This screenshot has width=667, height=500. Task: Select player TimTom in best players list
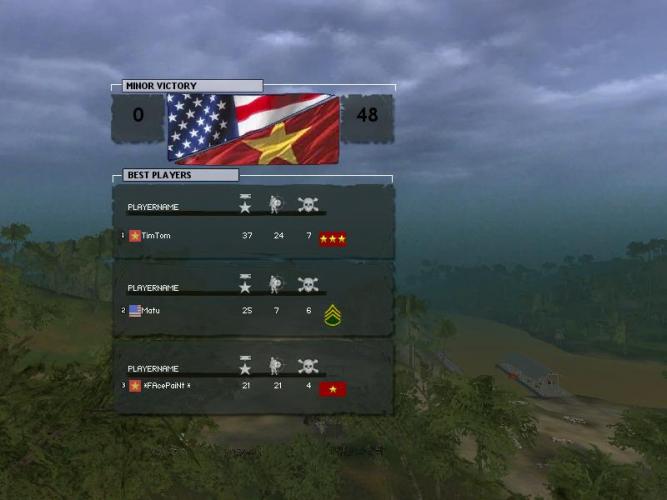click(x=157, y=236)
